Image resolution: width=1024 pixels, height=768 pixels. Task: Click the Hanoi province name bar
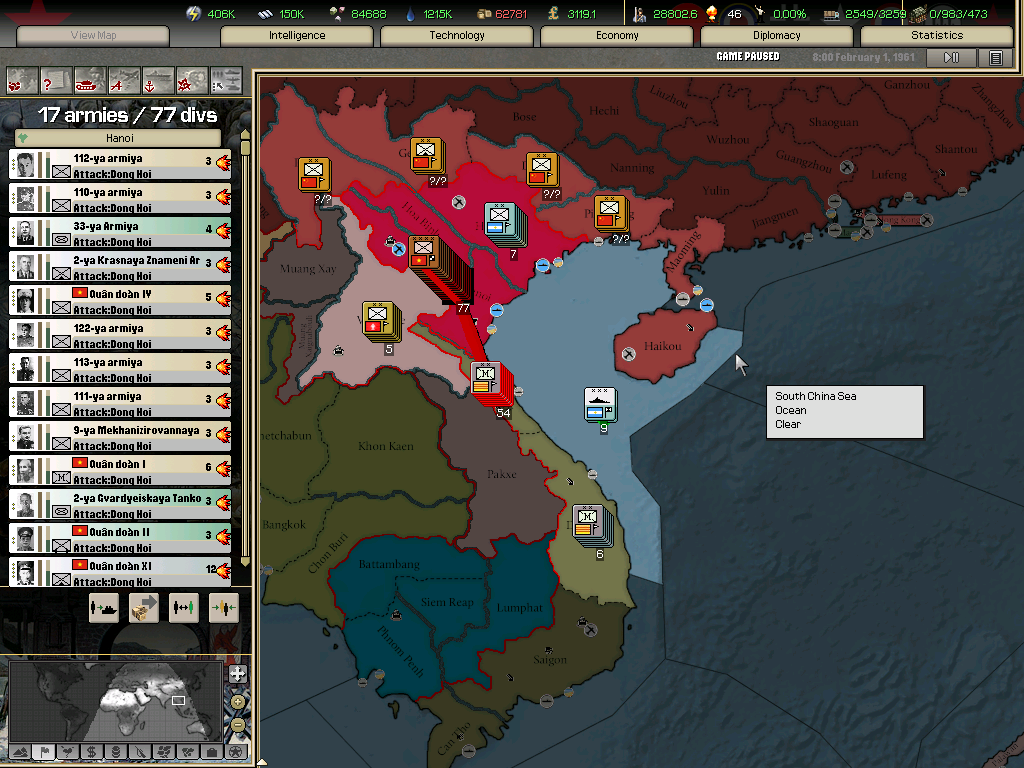click(x=120, y=138)
